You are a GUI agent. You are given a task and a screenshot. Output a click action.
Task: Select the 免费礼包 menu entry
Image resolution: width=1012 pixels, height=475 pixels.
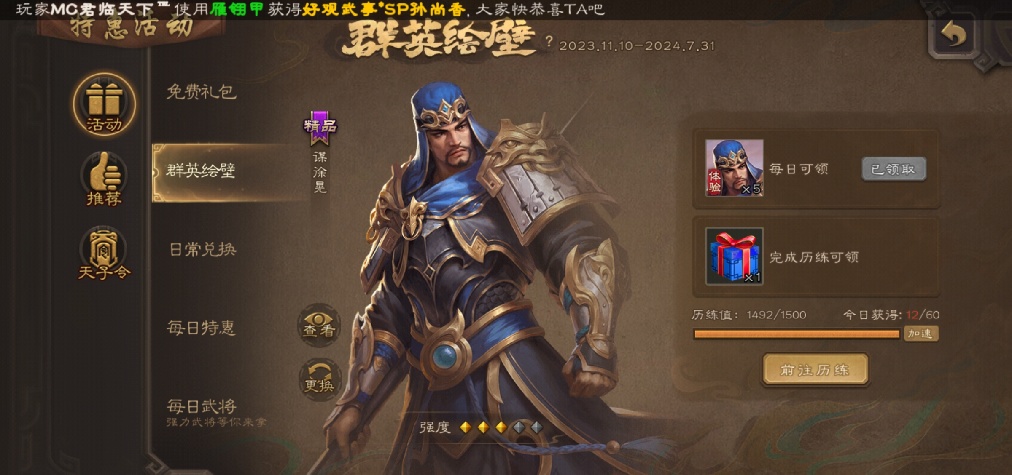point(201,92)
